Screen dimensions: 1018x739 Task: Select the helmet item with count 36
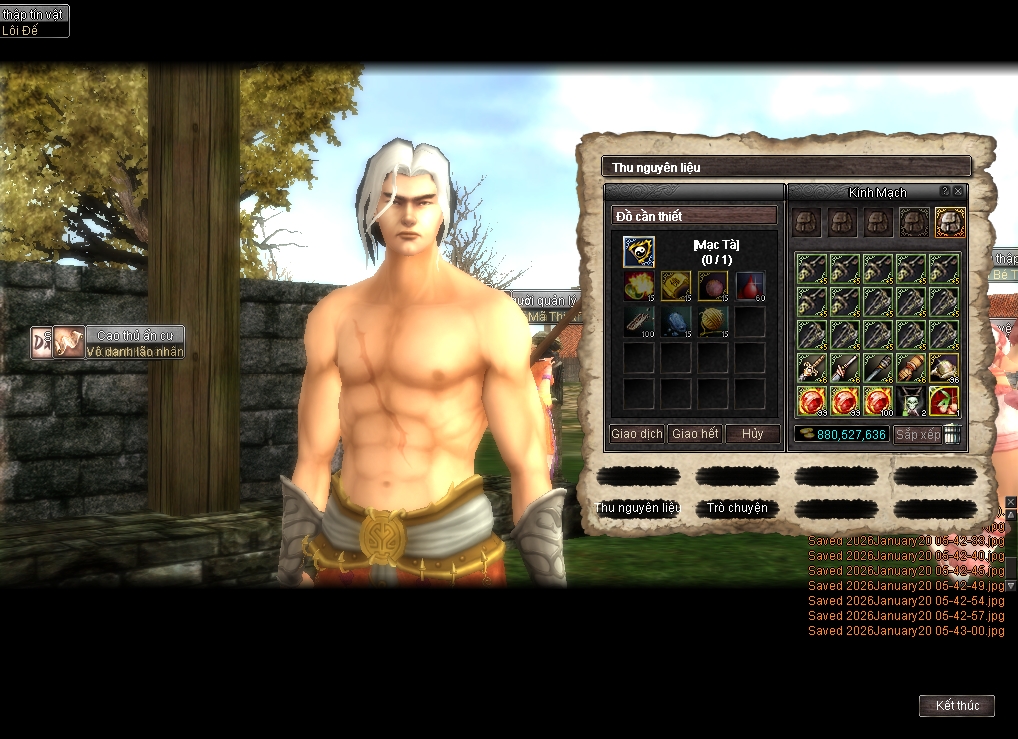coord(944,368)
